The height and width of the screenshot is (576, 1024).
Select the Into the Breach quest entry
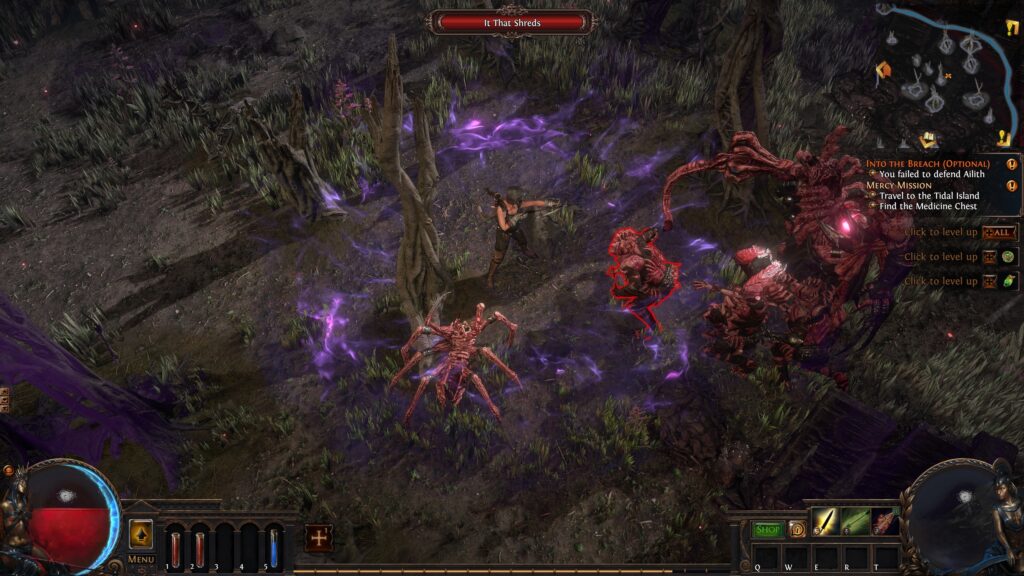point(927,163)
